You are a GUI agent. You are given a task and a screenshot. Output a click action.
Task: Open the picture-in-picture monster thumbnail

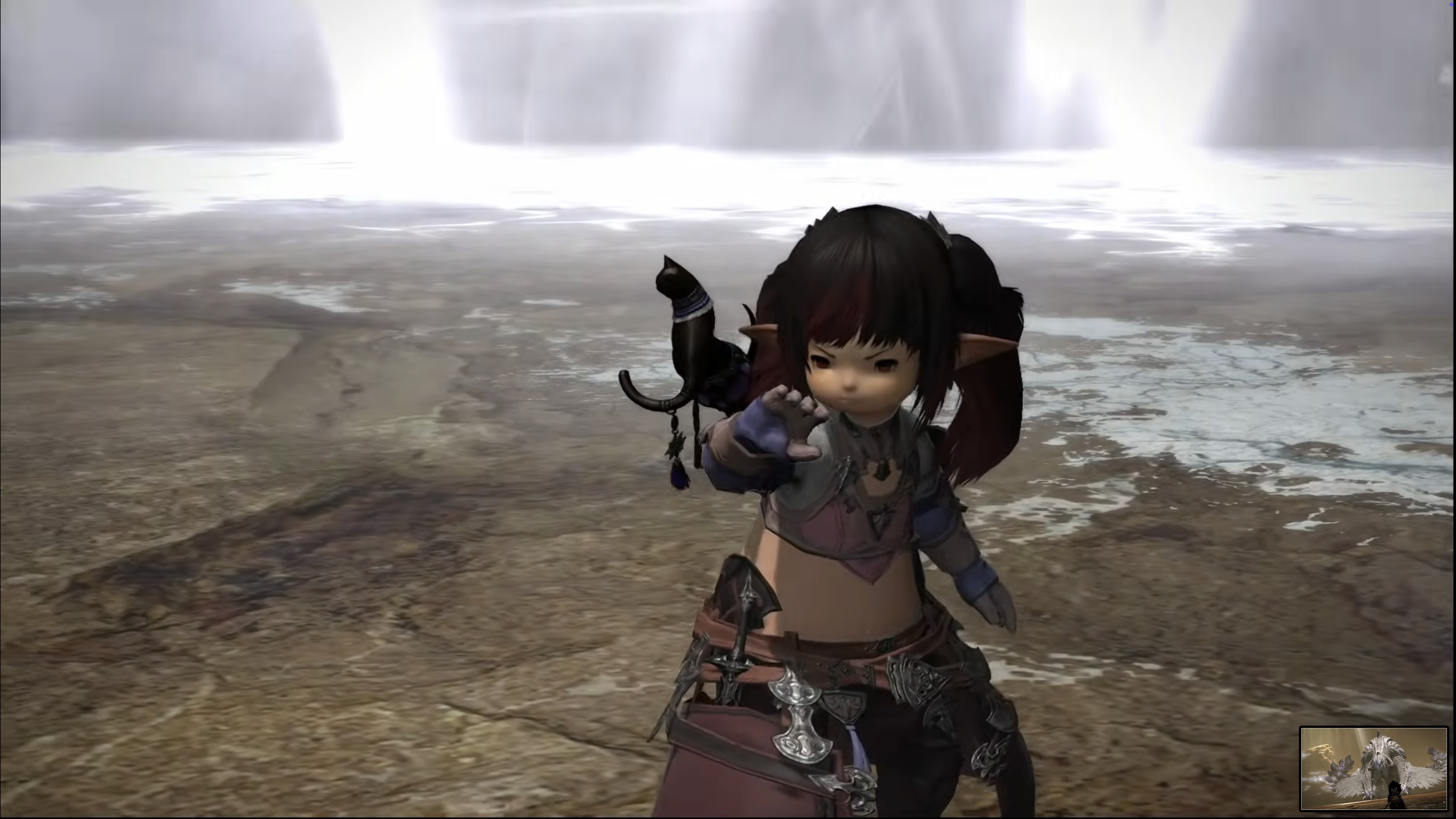1373,769
